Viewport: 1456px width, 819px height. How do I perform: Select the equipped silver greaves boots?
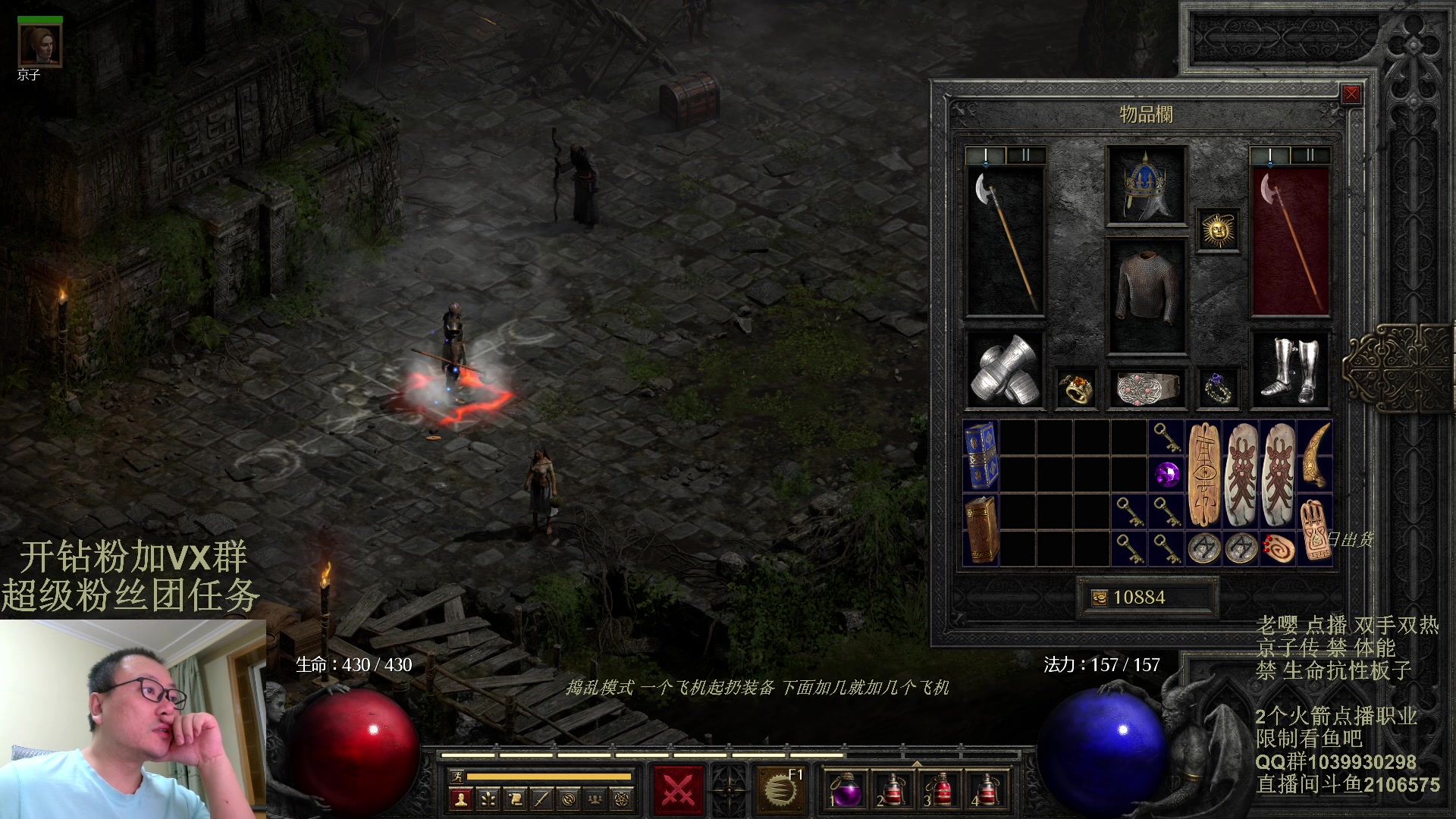click(1289, 370)
